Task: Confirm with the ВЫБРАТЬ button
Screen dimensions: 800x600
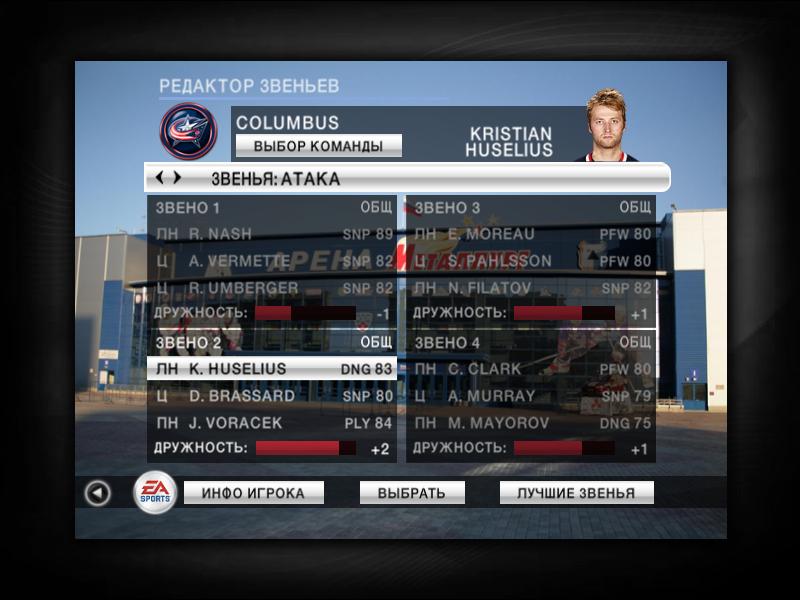Action: coord(412,493)
